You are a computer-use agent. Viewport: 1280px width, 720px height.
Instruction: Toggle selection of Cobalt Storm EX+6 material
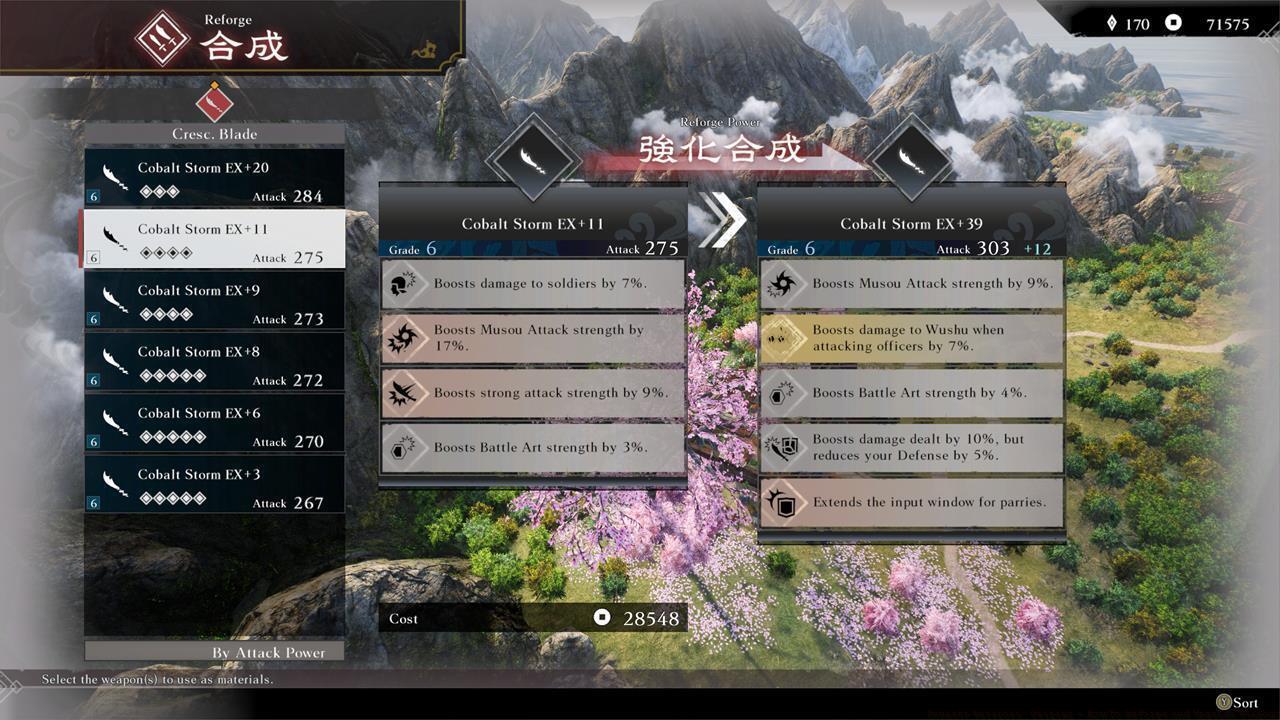214,423
